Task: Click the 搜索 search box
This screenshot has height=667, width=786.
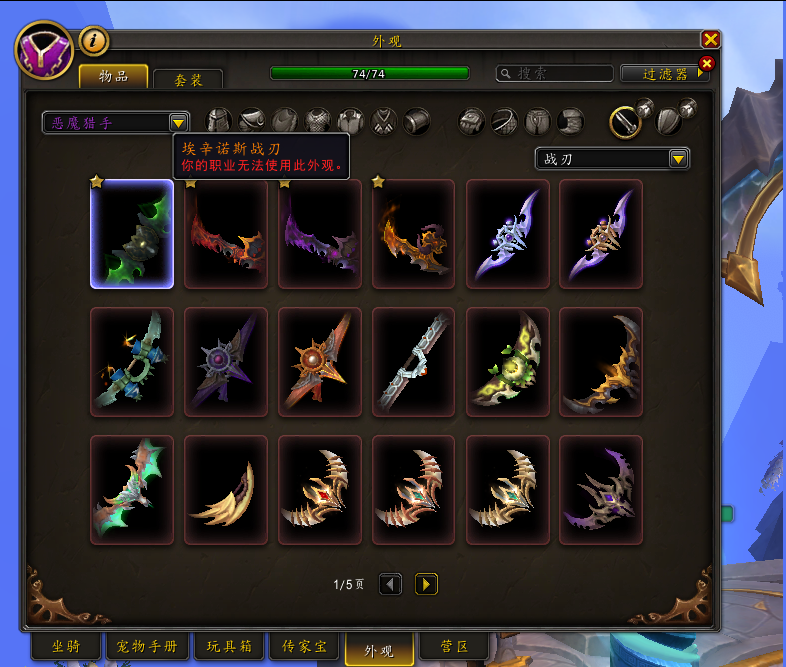Action: 556,74
